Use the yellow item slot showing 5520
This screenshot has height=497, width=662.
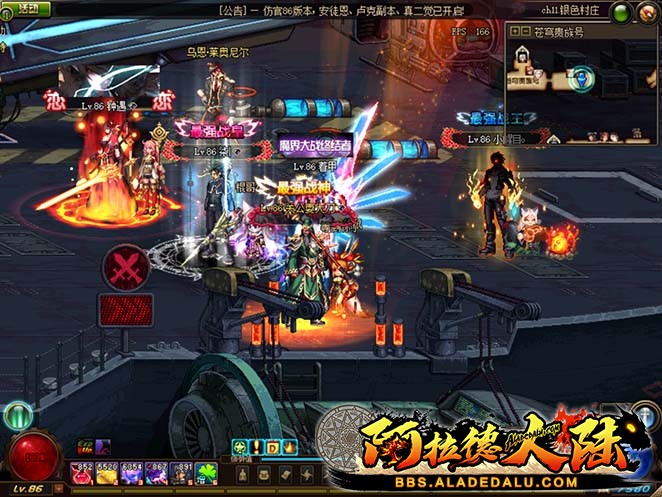click(x=106, y=473)
